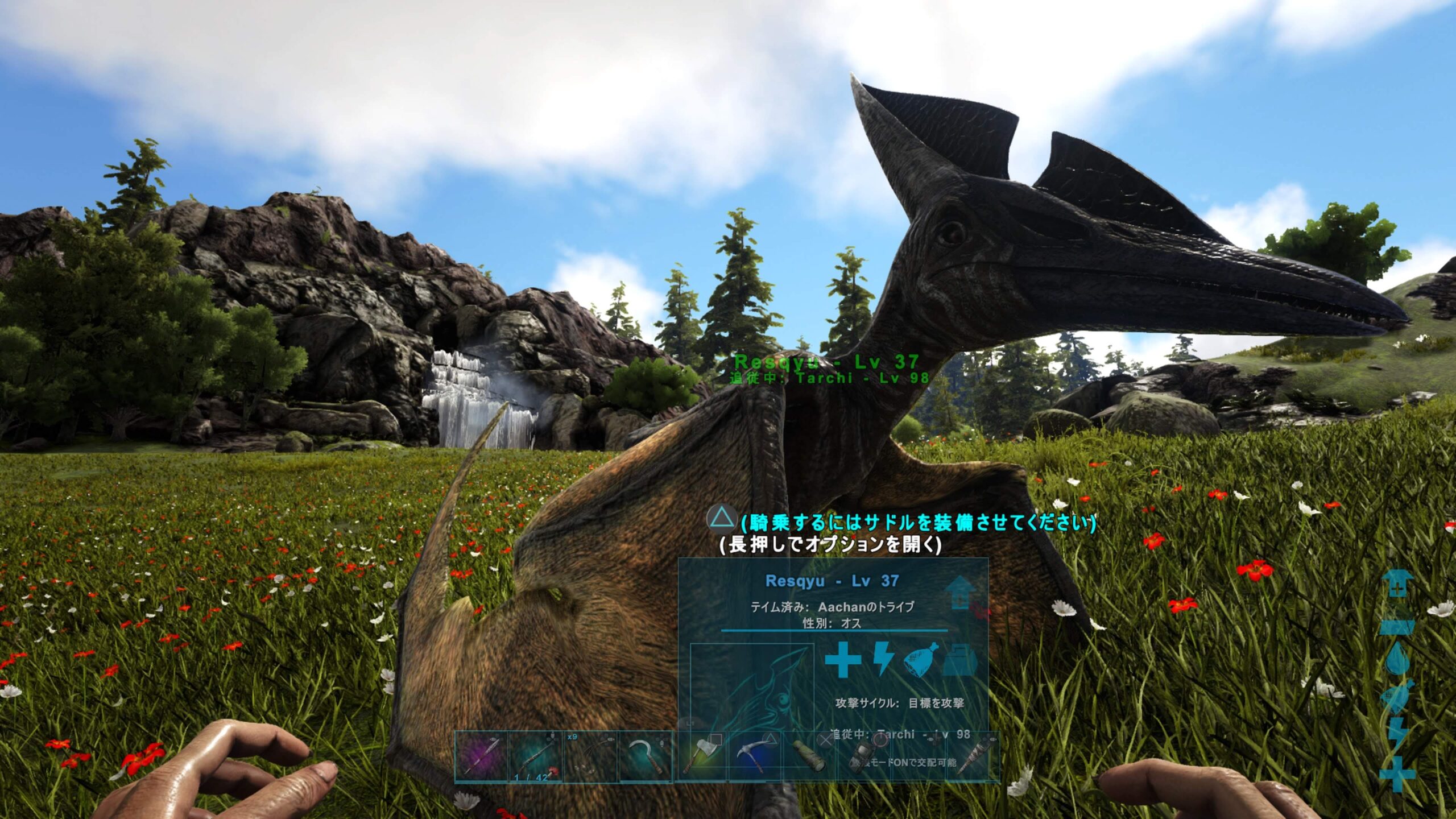This screenshot has height=819, width=1456.
Task: Choose the hatchet hotbar slot
Action: coord(701,757)
